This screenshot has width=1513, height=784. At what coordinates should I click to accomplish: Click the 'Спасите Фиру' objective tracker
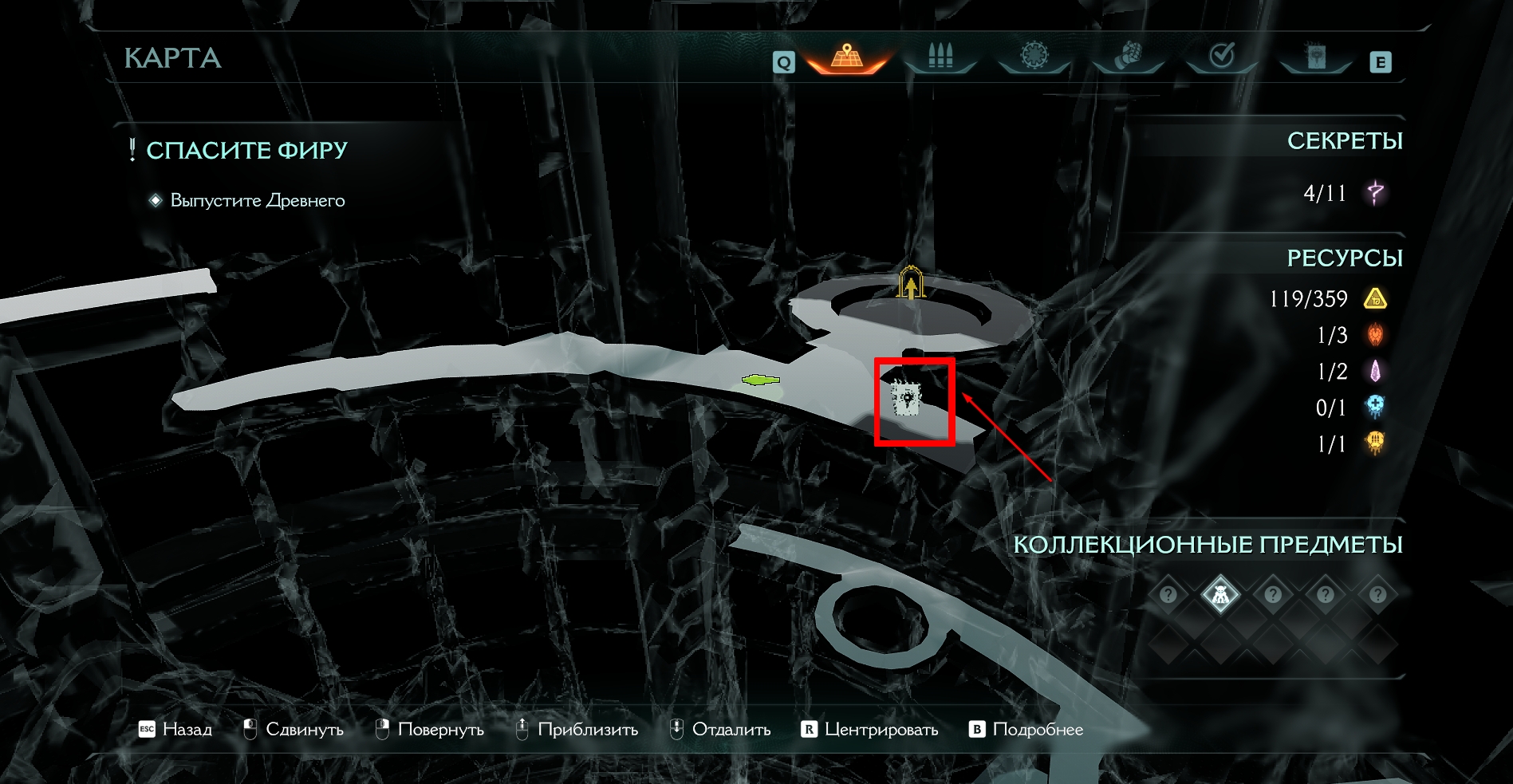246,150
